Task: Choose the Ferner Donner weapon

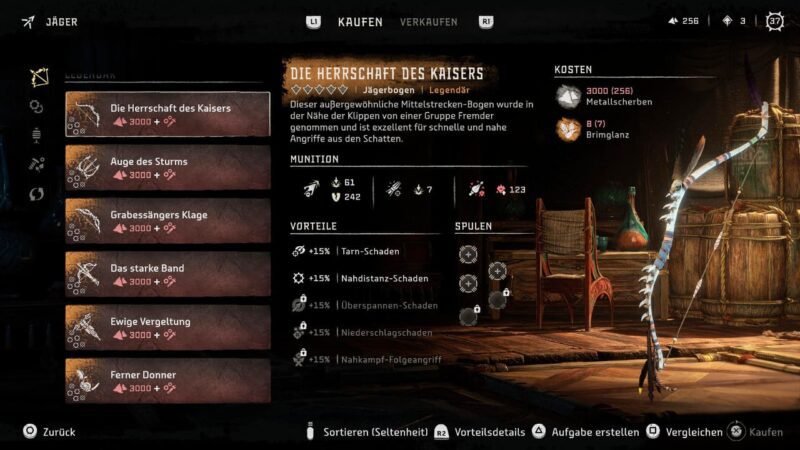Action: tap(167, 381)
